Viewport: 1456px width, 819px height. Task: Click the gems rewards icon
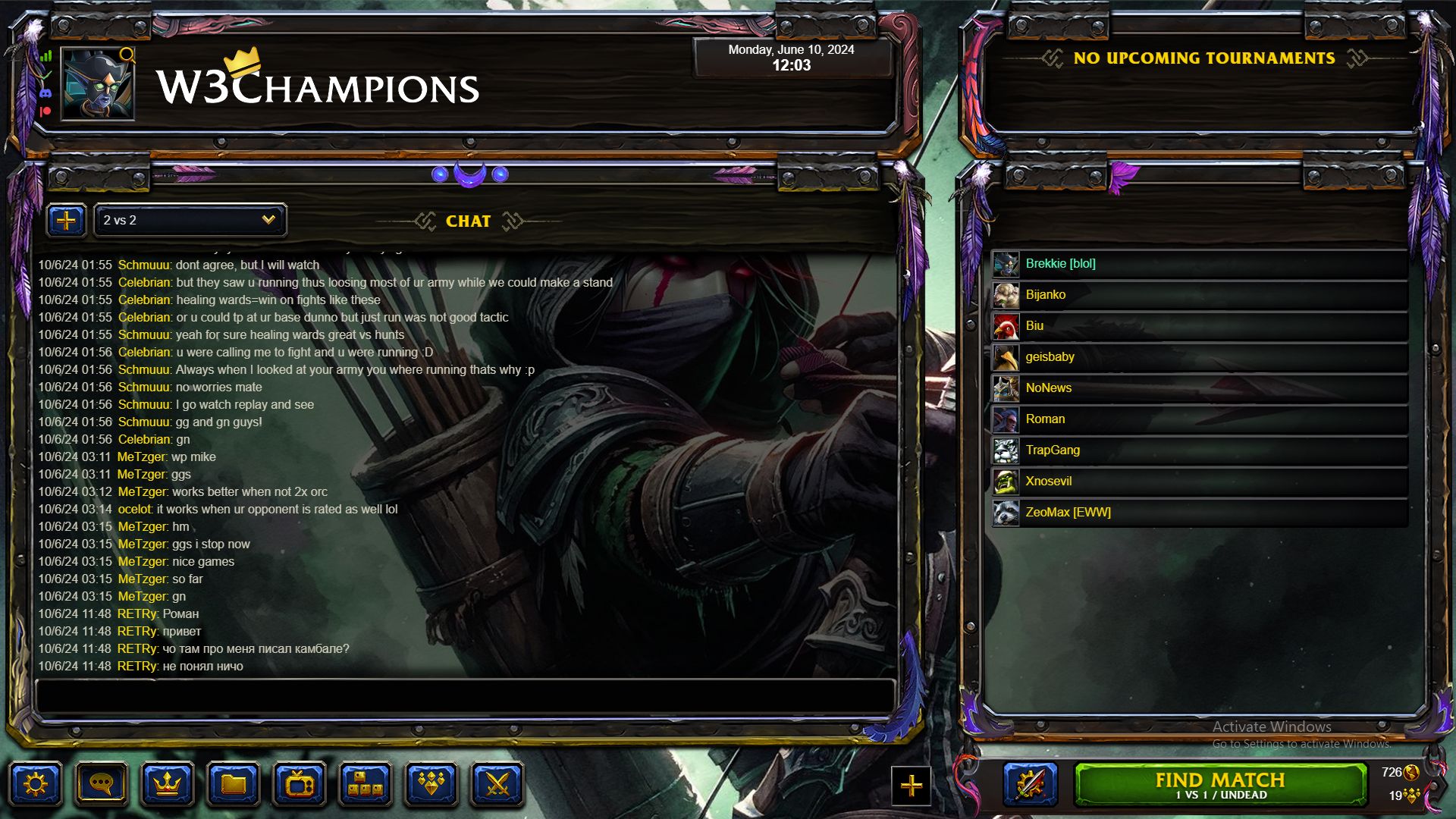(430, 784)
